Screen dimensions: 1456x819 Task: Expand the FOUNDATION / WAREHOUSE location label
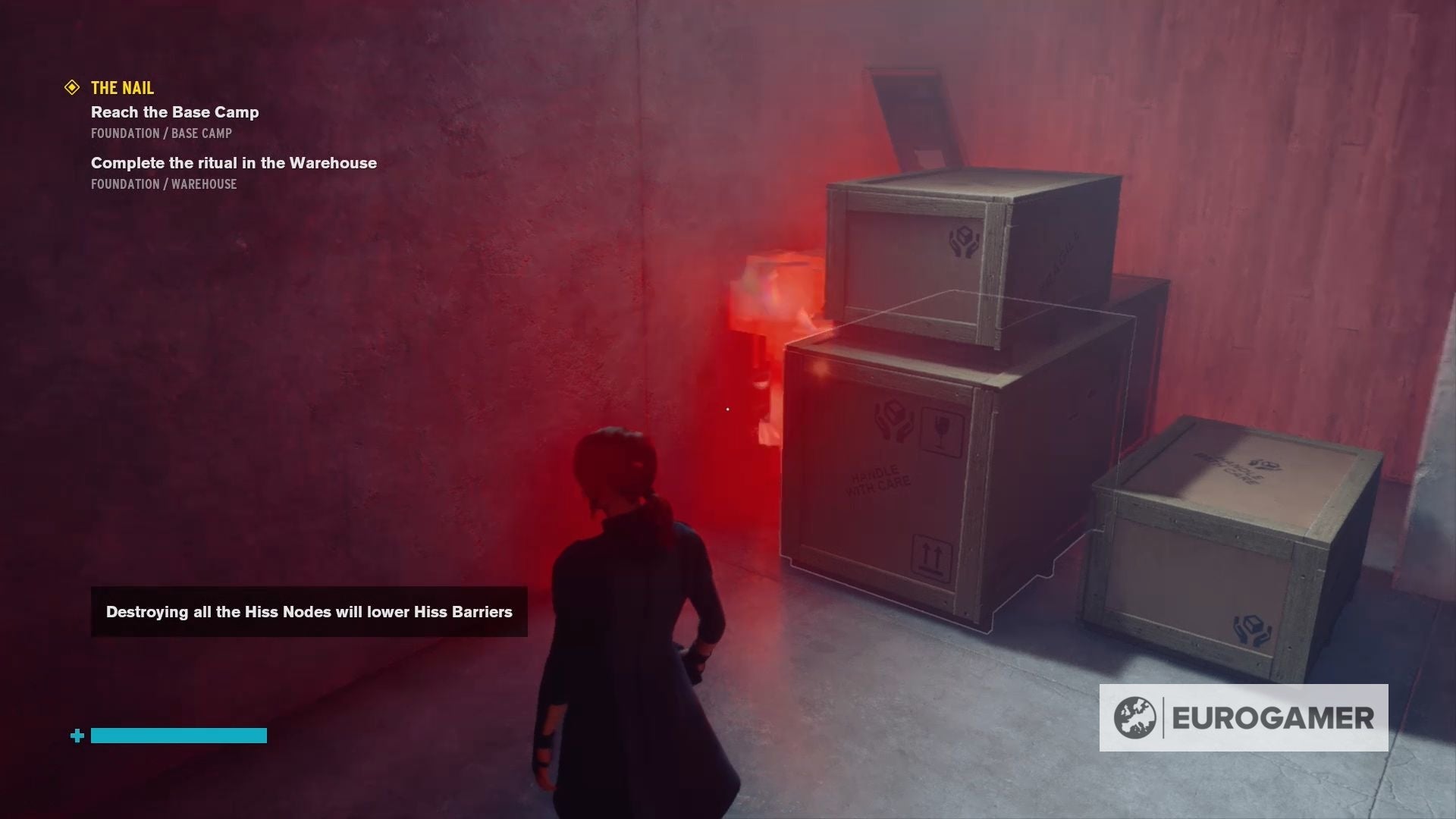pyautogui.click(x=163, y=184)
